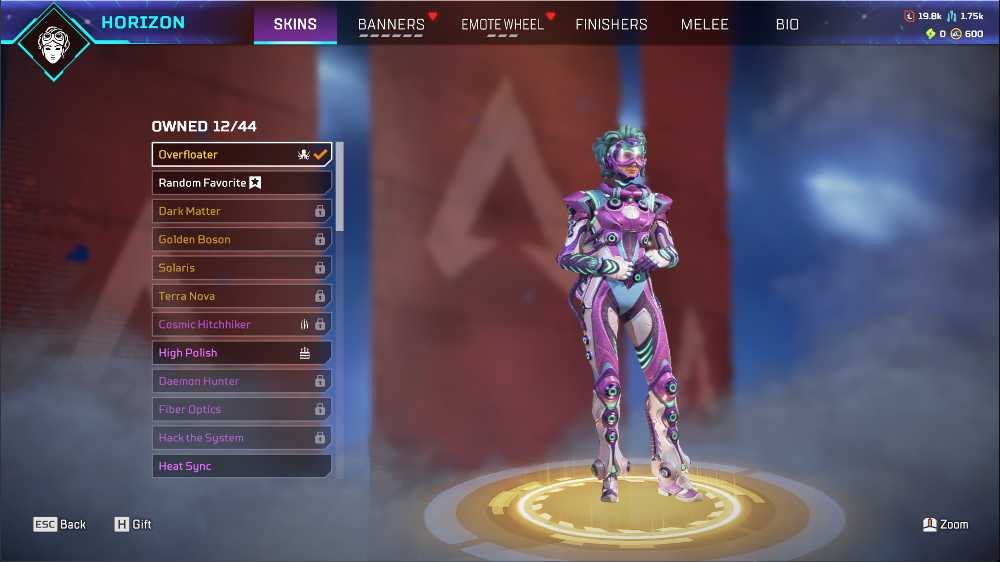Image resolution: width=1000 pixels, height=562 pixels.
Task: Select the Cosmic Hitchhiker skin
Action: click(x=242, y=325)
